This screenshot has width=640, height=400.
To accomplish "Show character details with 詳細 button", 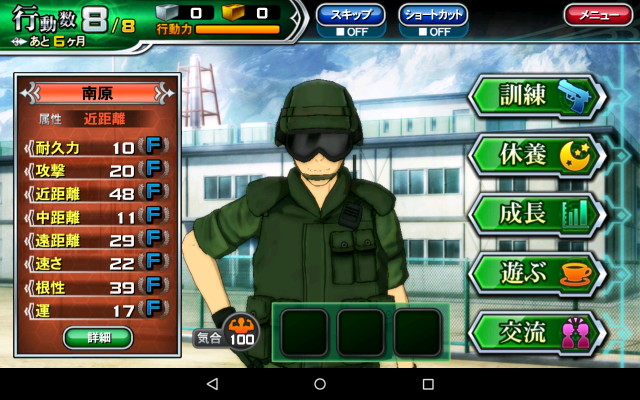I will pos(98,338).
